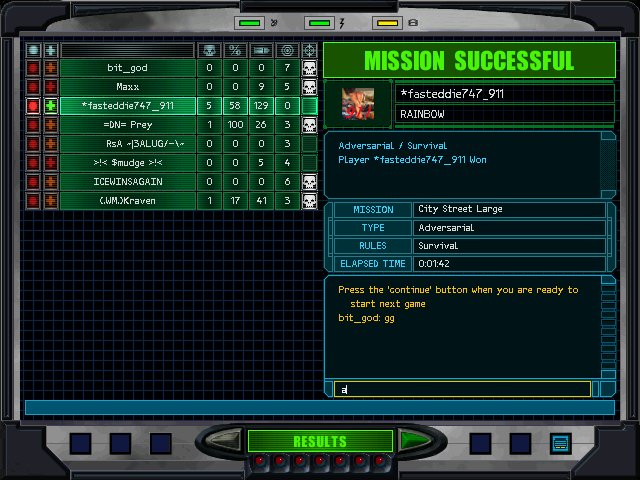The image size is (640, 480).
Task: Click the skull status icon beside bit_god
Action: click(309, 68)
